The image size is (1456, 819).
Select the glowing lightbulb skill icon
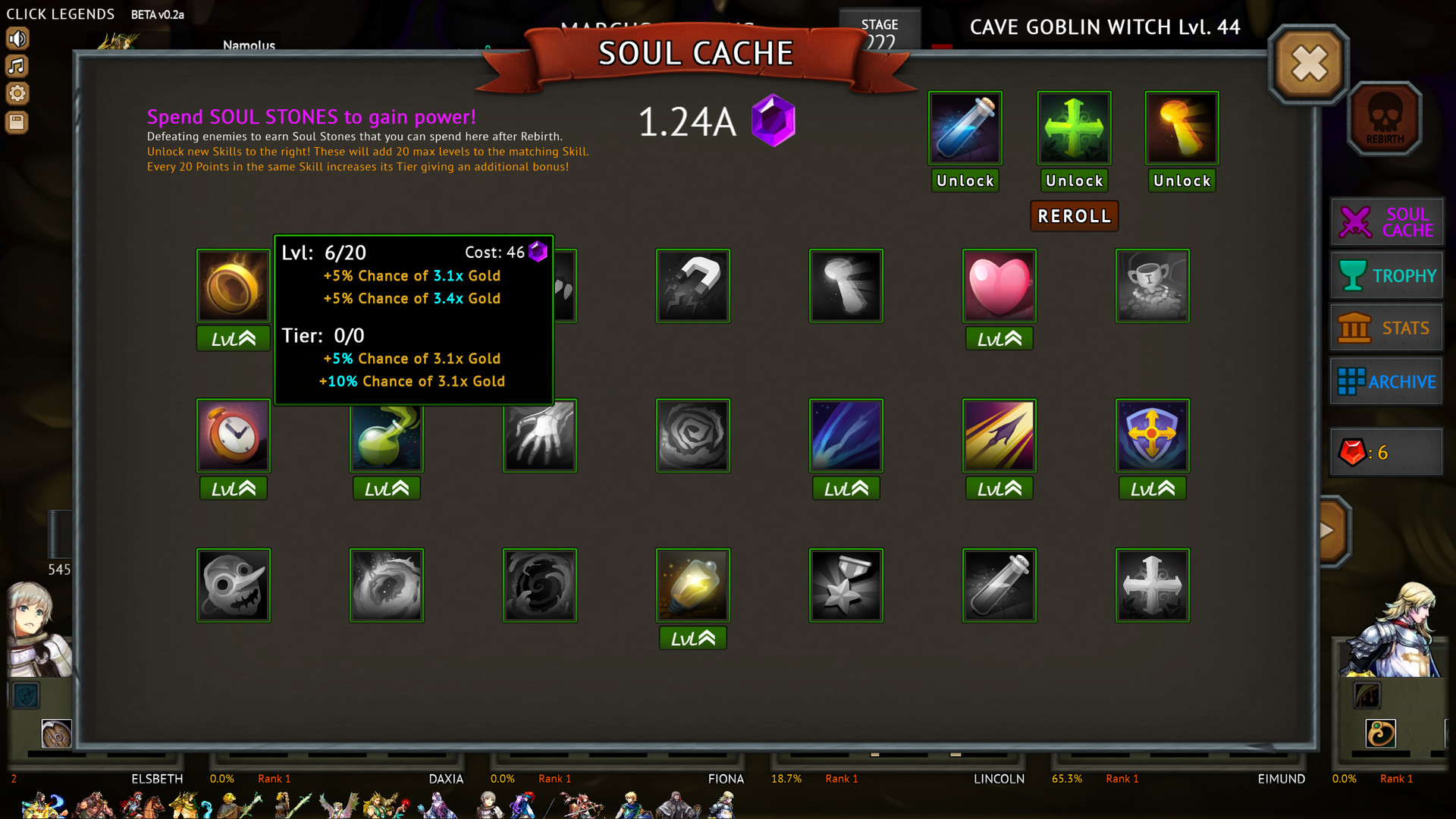(692, 585)
